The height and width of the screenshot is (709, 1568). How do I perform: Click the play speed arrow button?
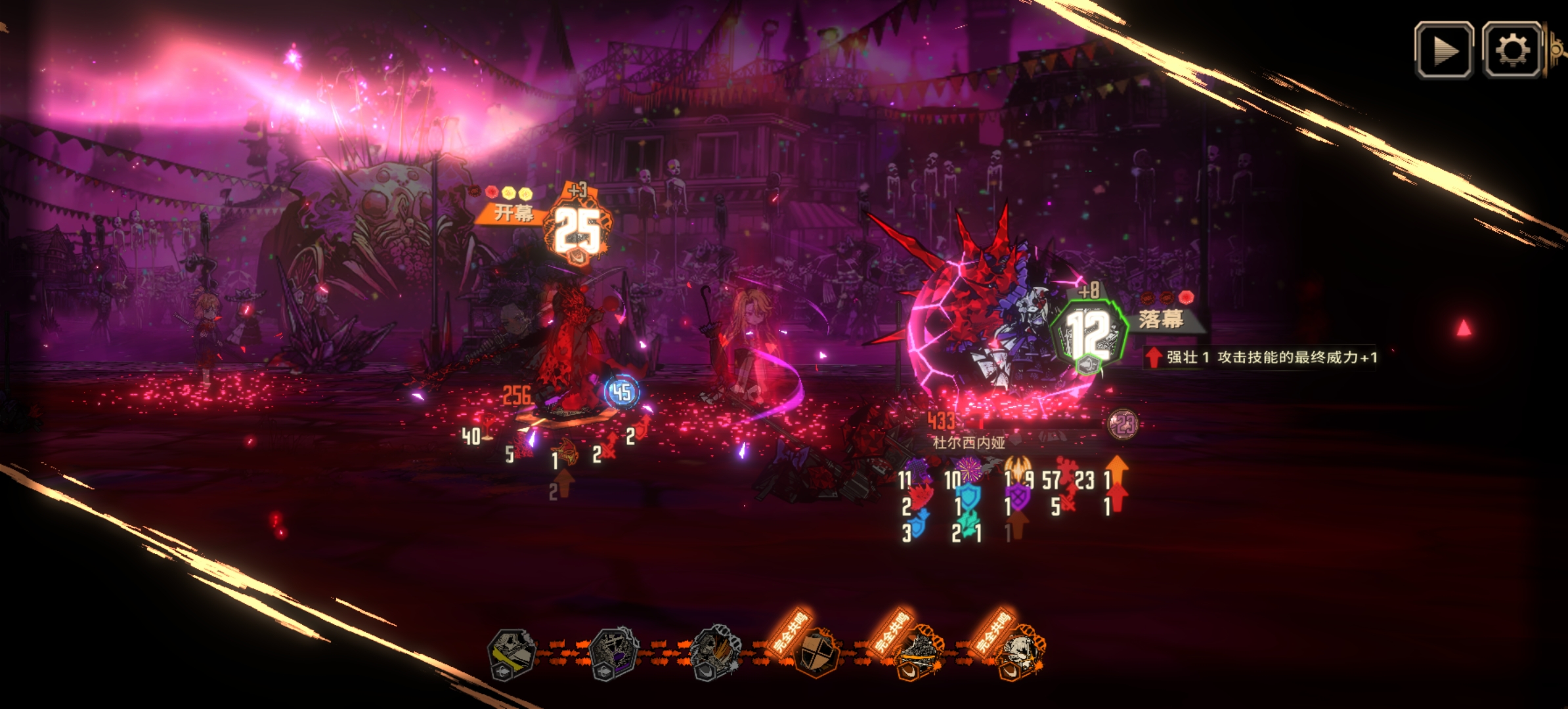[1443, 51]
